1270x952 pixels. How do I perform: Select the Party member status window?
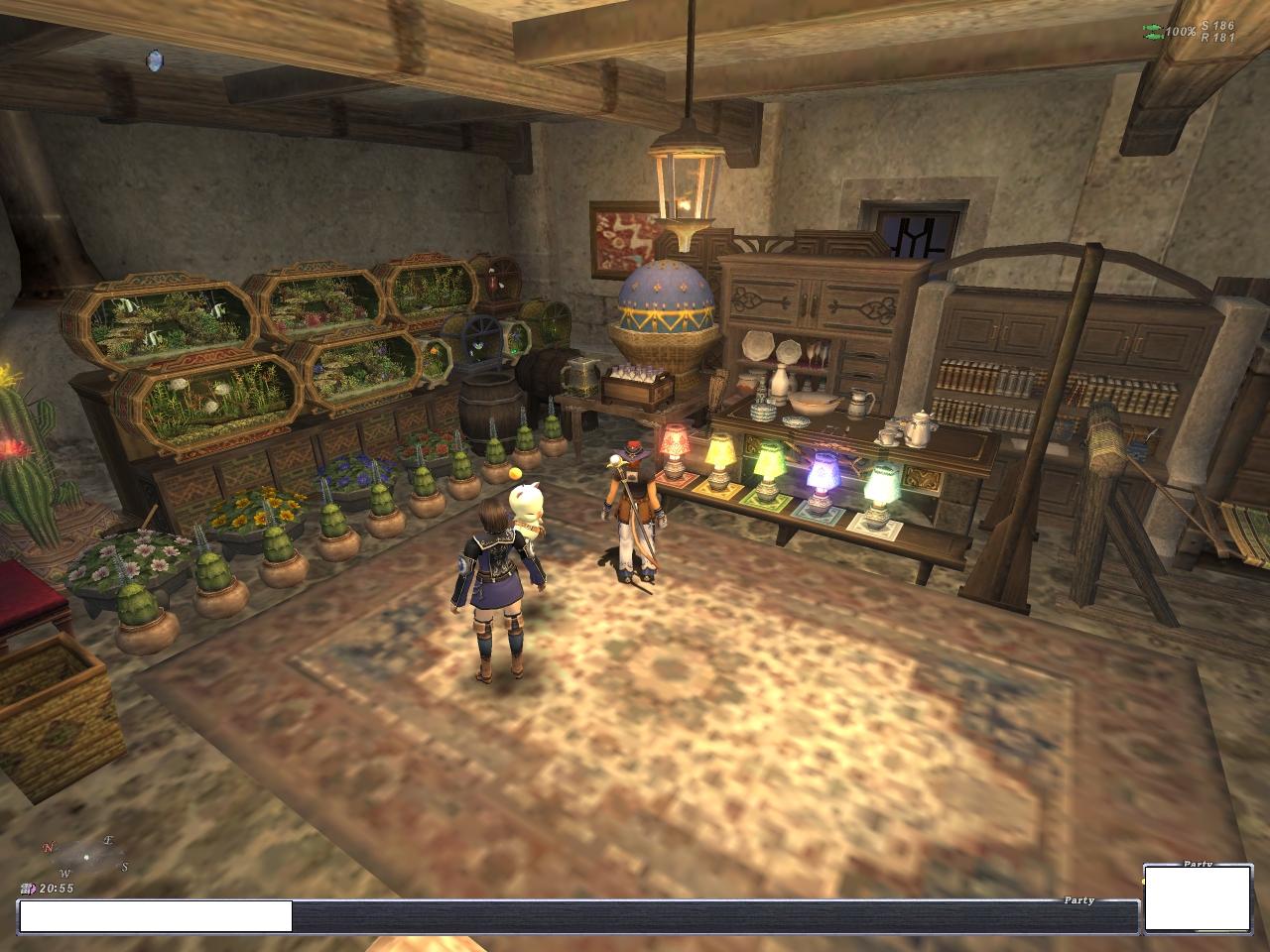tap(1196, 898)
